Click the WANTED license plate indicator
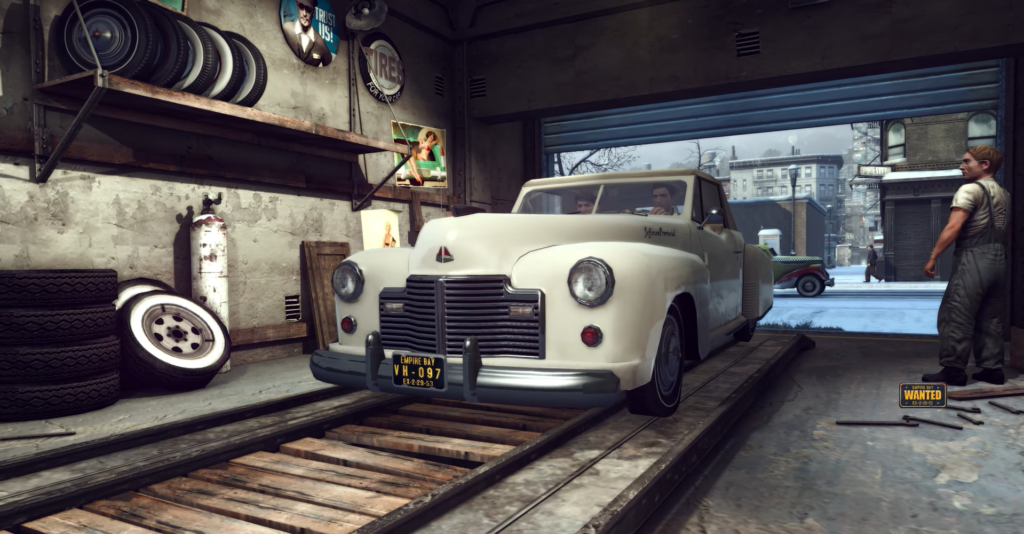The height and width of the screenshot is (534, 1024). (x=921, y=395)
